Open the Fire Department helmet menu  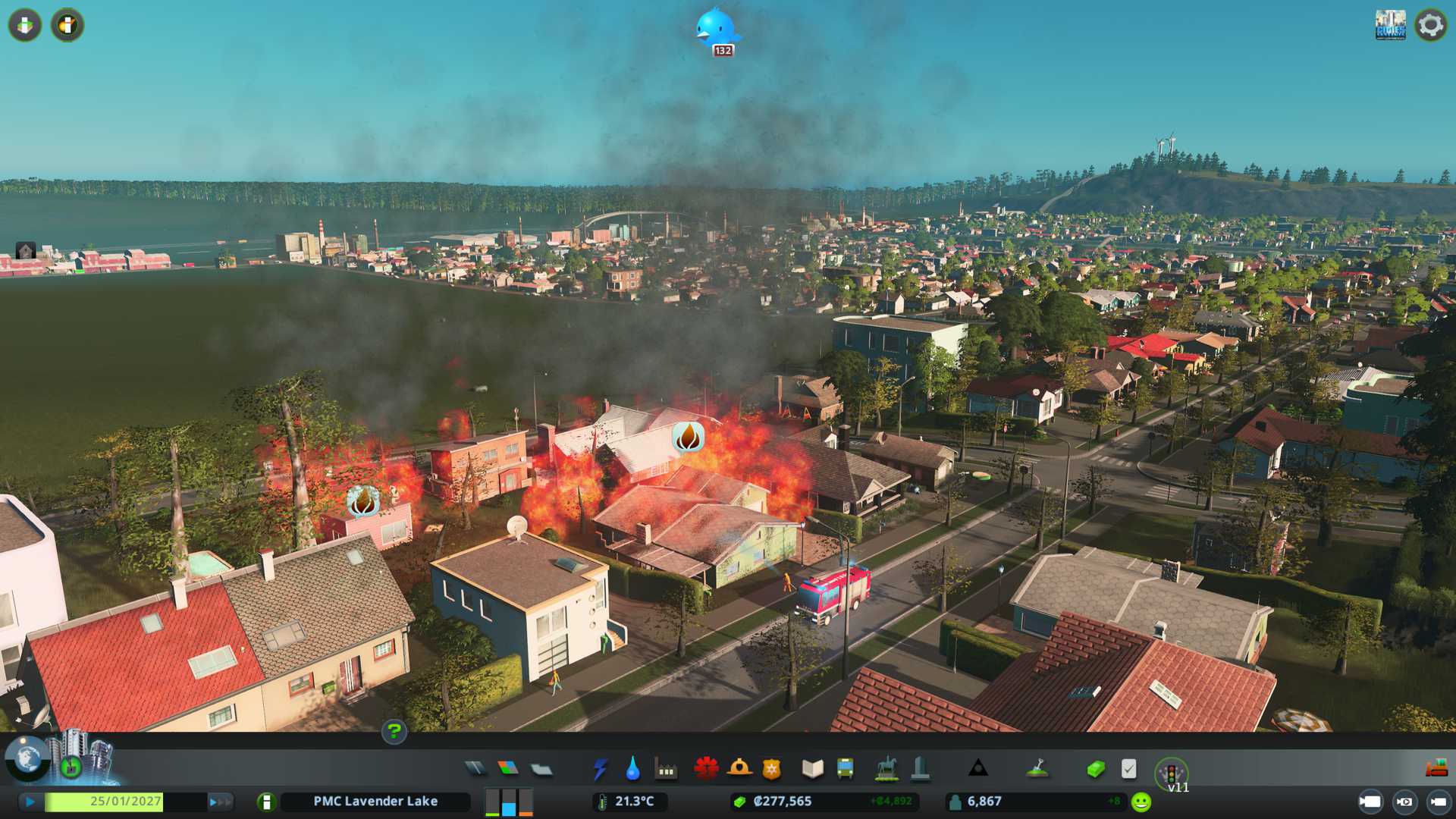(x=739, y=769)
